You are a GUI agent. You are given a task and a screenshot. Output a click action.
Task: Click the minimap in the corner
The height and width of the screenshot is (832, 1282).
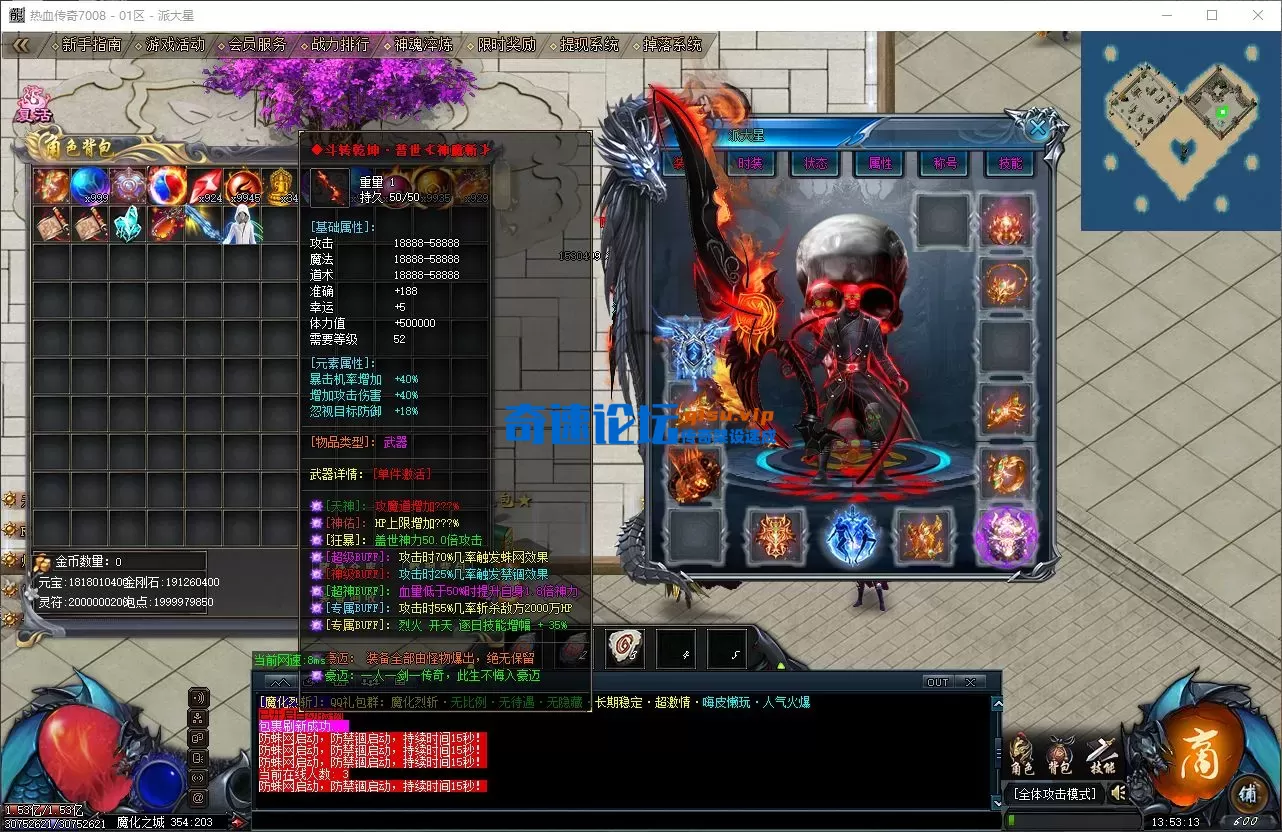(x=1181, y=131)
